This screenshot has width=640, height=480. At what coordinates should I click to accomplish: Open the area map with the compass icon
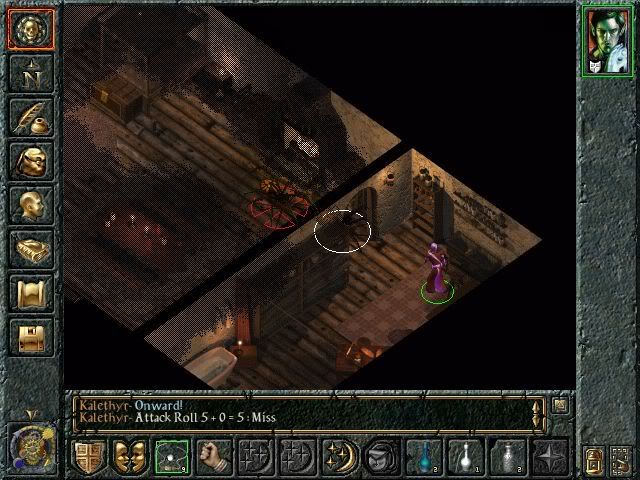point(30,72)
